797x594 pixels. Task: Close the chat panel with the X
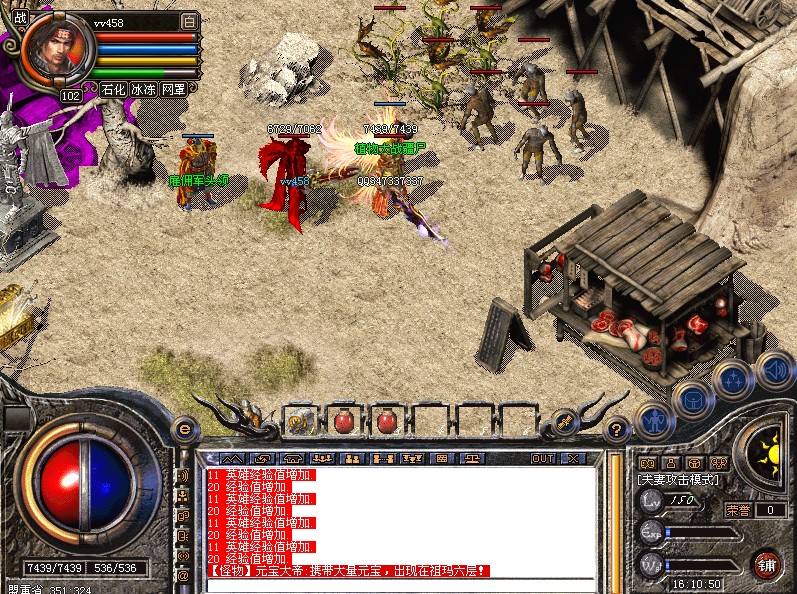click(x=573, y=458)
